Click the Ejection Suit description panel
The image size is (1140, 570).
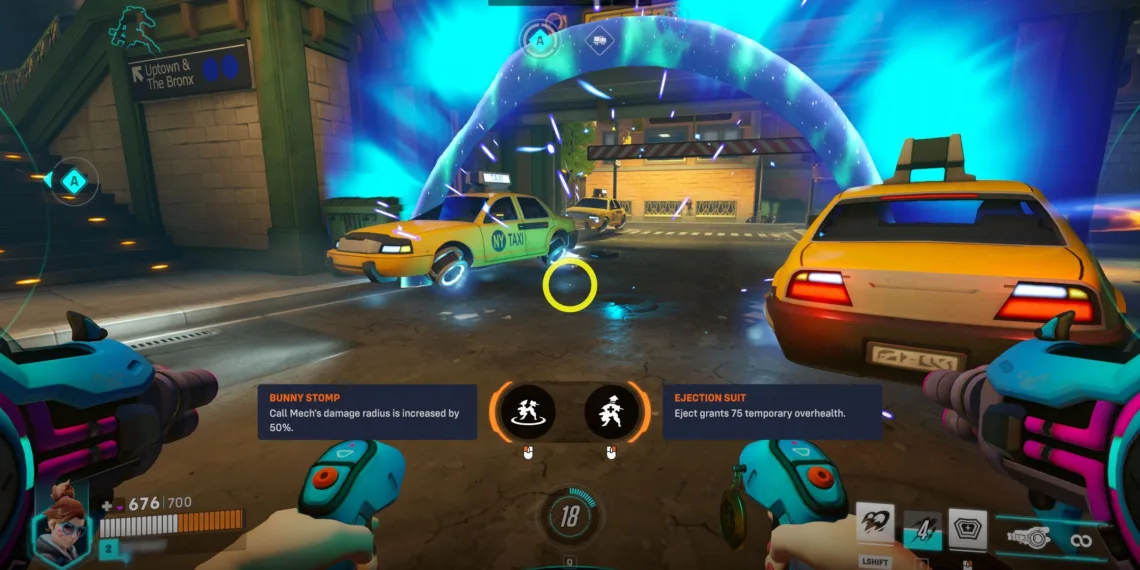click(x=772, y=411)
